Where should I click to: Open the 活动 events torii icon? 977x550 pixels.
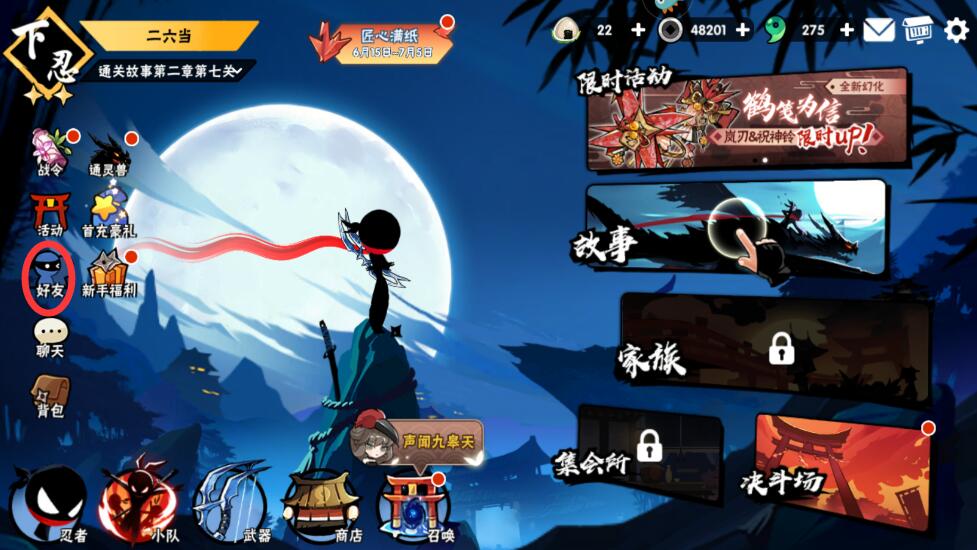[49, 213]
